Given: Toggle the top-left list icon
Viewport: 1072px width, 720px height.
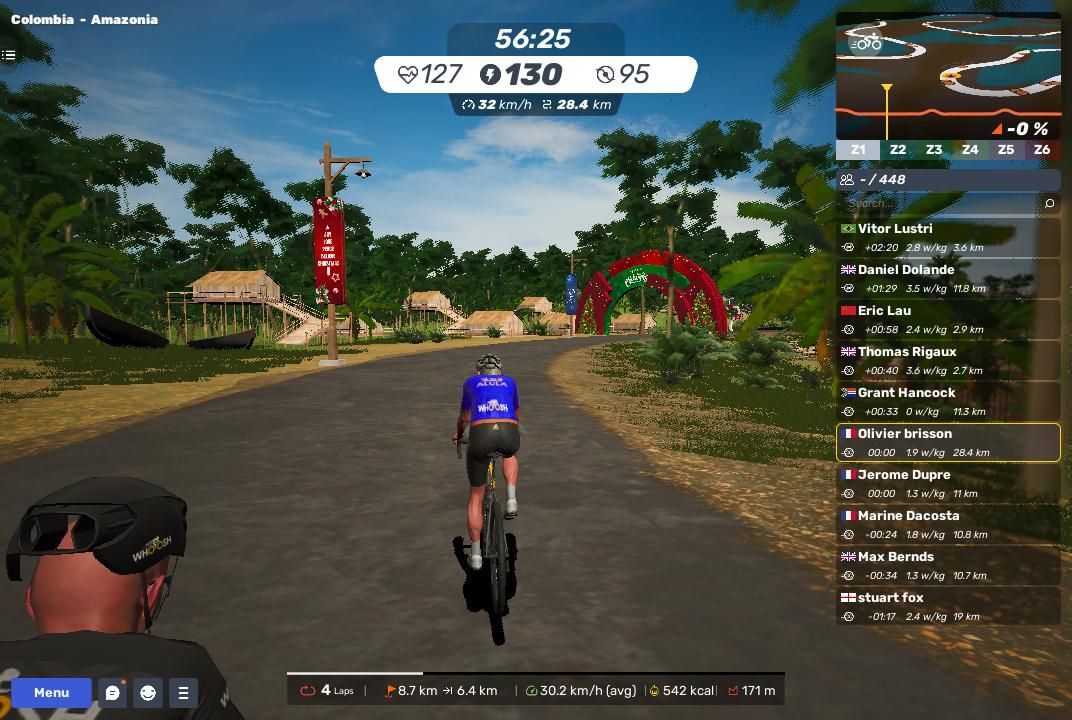Looking at the screenshot, I should coord(8,56).
